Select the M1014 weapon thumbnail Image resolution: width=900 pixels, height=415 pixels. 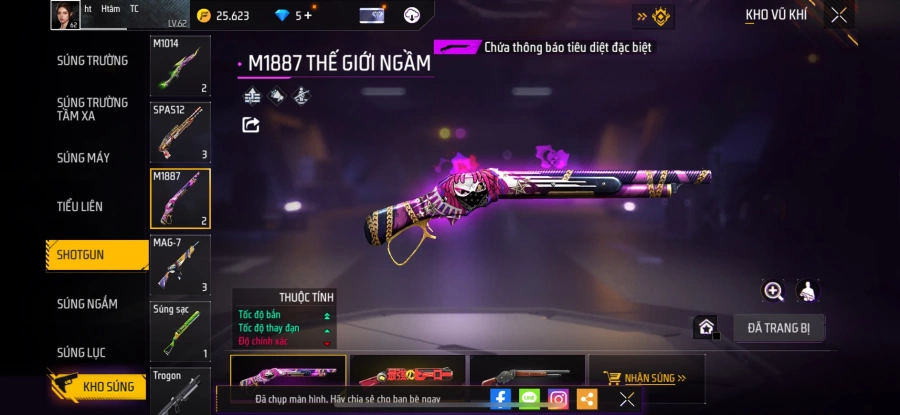pos(180,67)
